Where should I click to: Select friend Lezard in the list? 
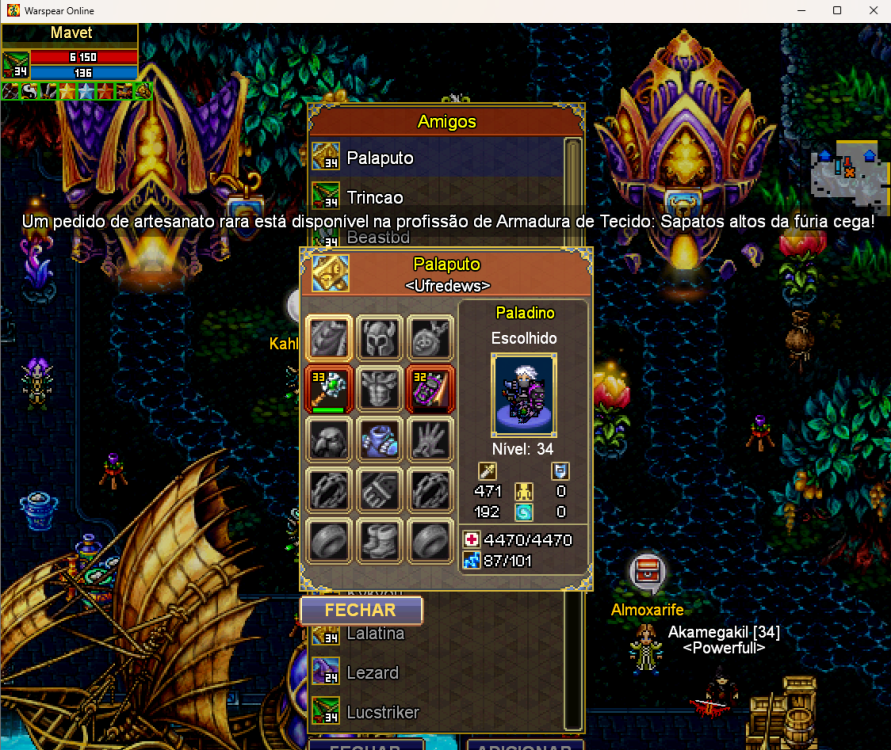(372, 673)
